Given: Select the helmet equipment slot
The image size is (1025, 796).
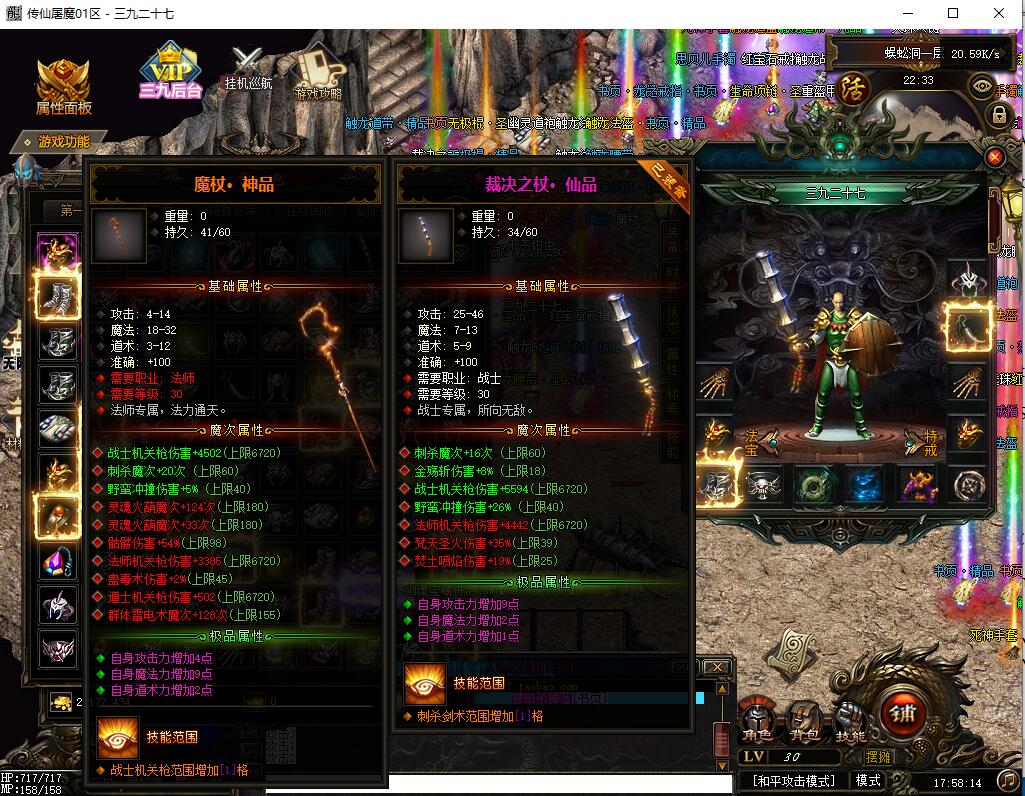Looking at the screenshot, I should [x=967, y=277].
